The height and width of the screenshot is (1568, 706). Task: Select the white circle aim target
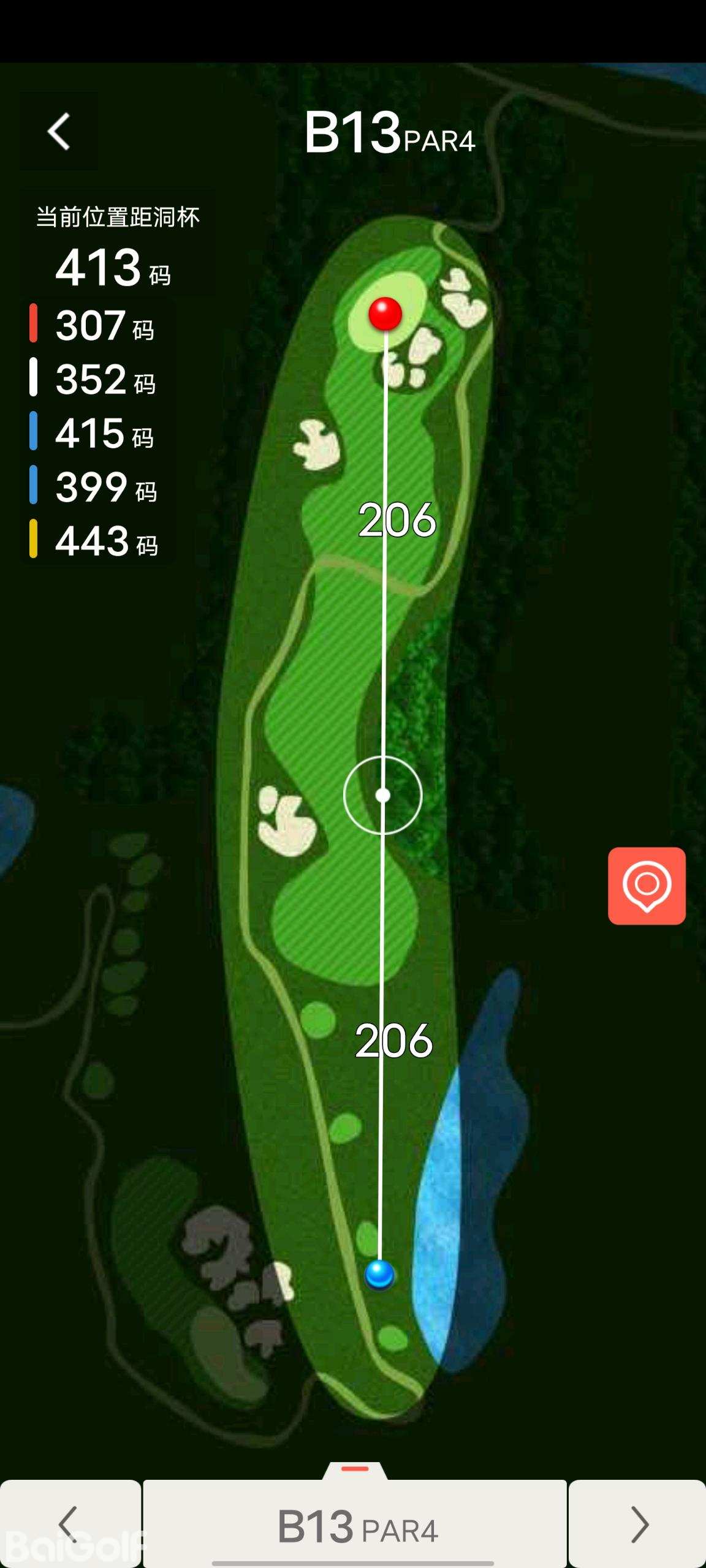click(383, 796)
